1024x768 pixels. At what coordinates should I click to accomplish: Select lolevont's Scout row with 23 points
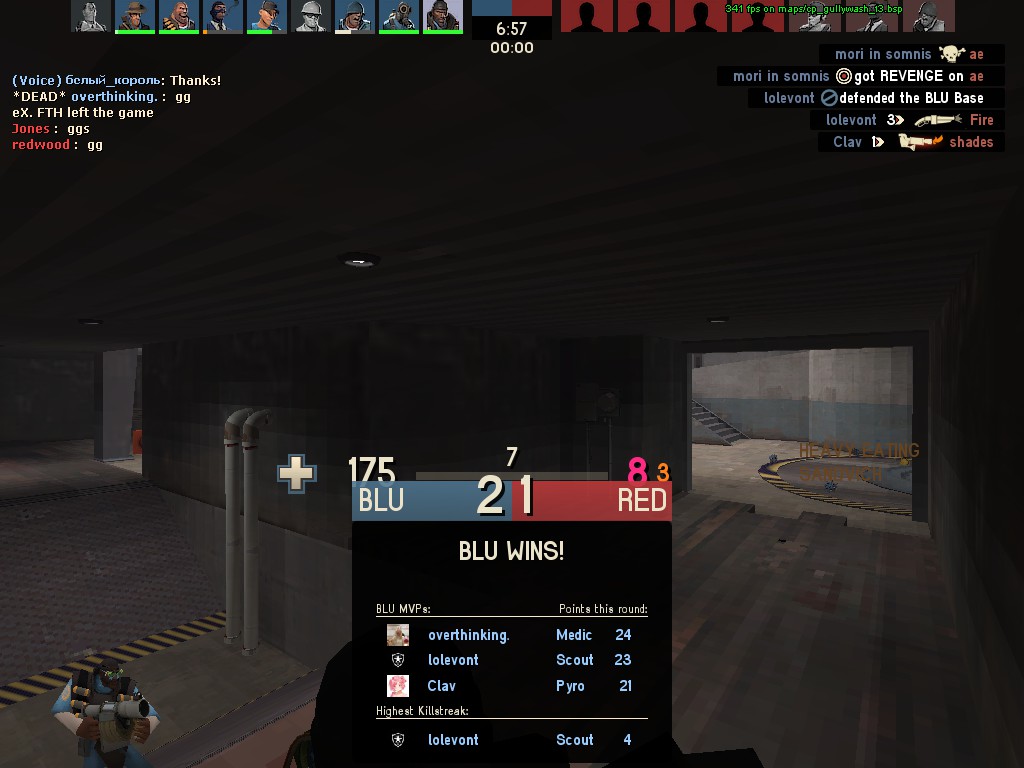click(510, 660)
